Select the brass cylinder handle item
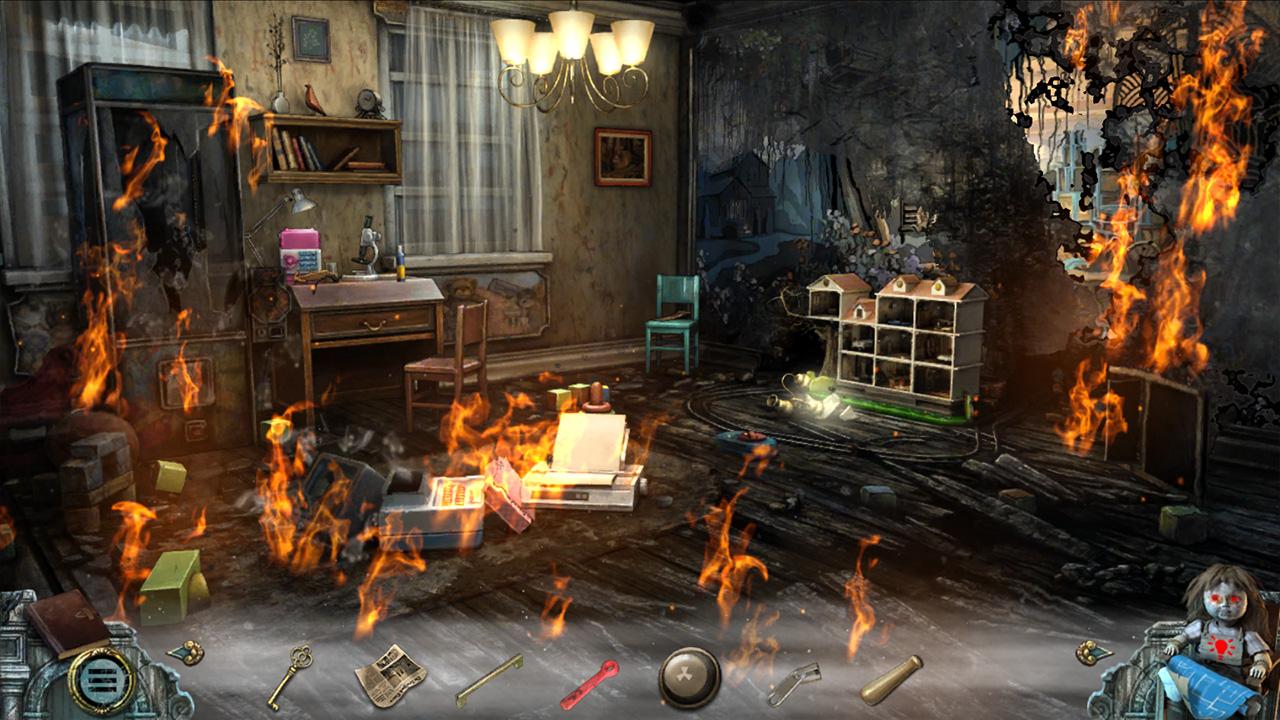This screenshot has width=1280, height=720. coord(891,678)
